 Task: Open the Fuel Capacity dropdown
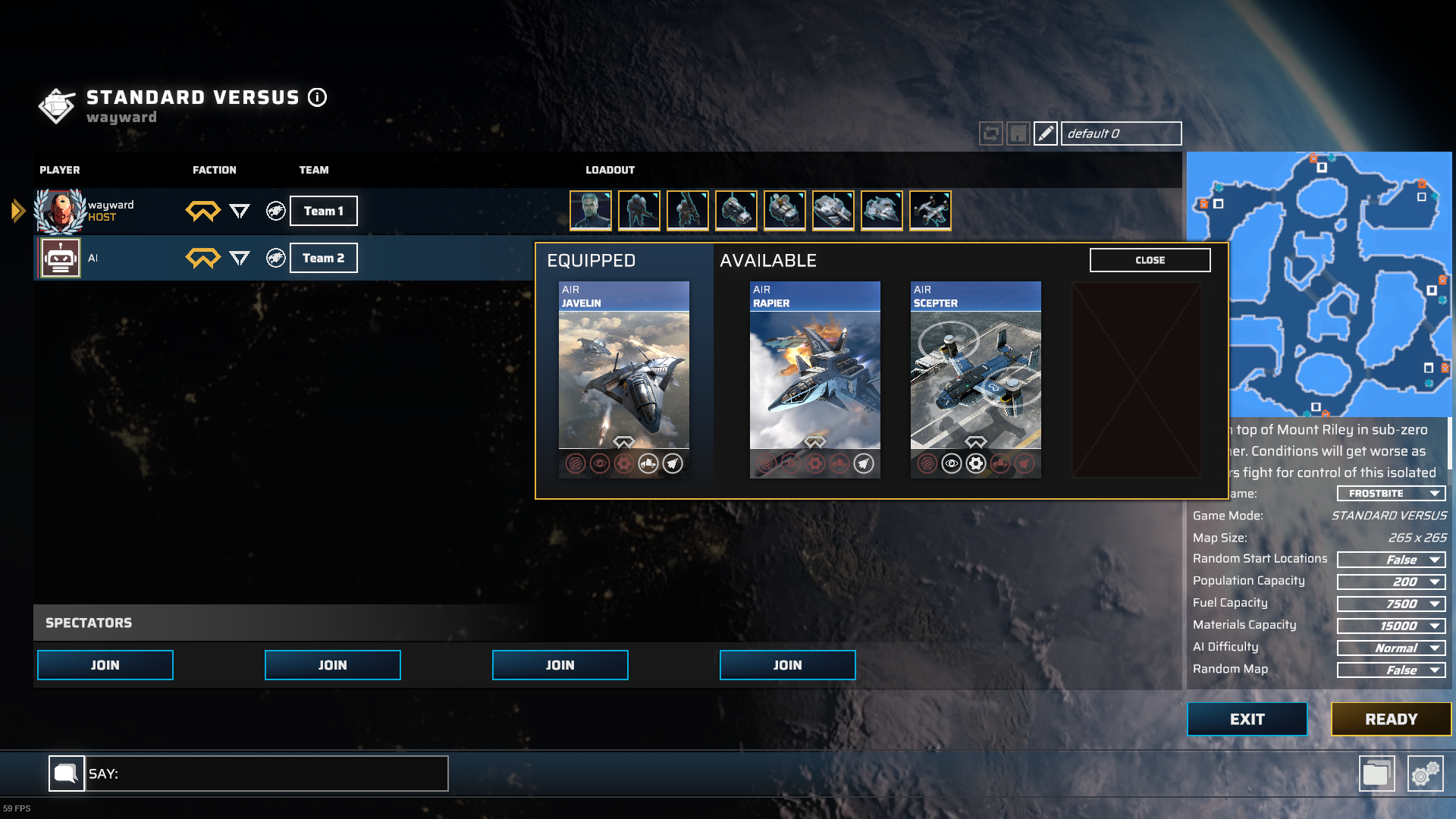tap(1391, 604)
